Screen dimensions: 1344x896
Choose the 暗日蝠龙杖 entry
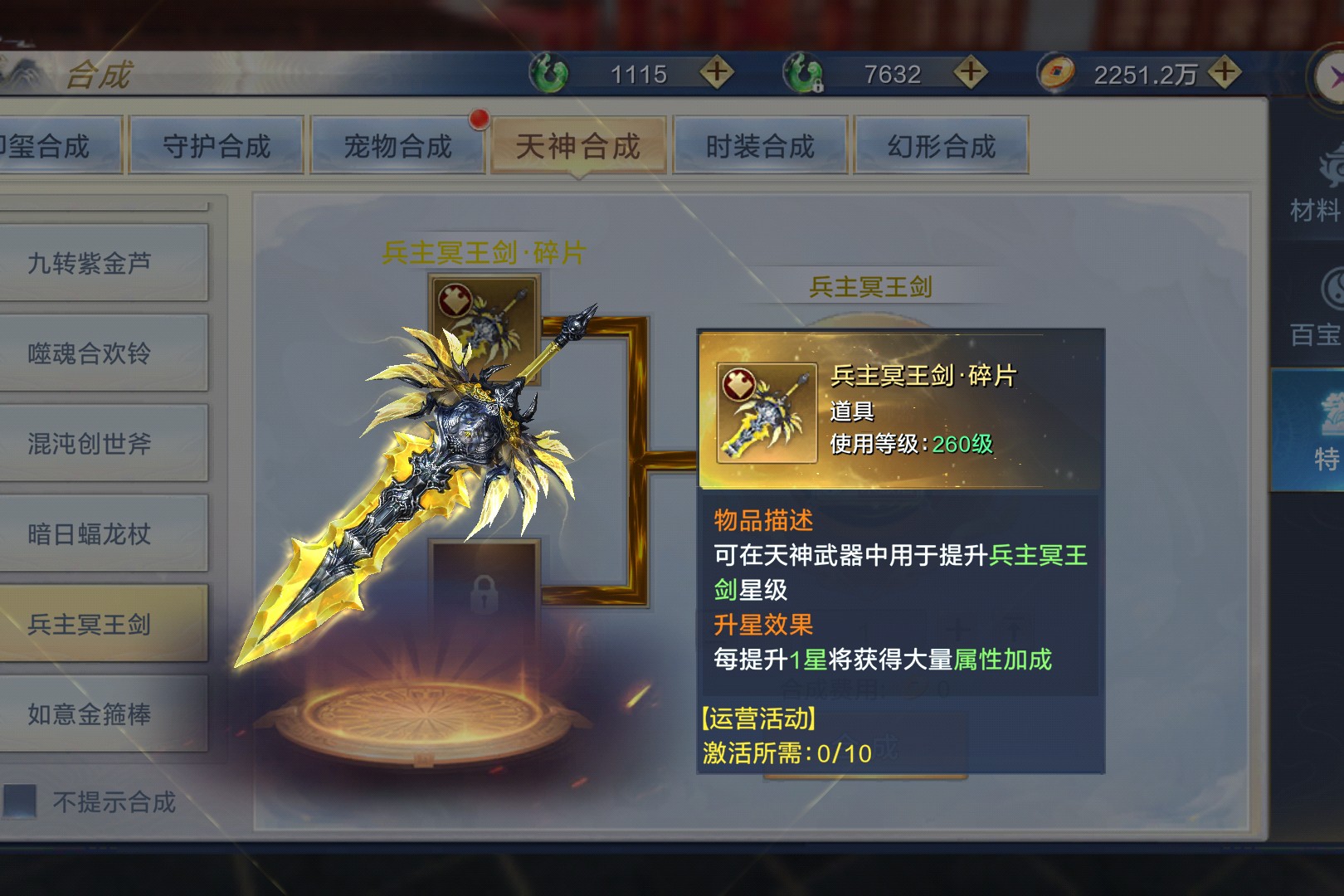pos(90,534)
